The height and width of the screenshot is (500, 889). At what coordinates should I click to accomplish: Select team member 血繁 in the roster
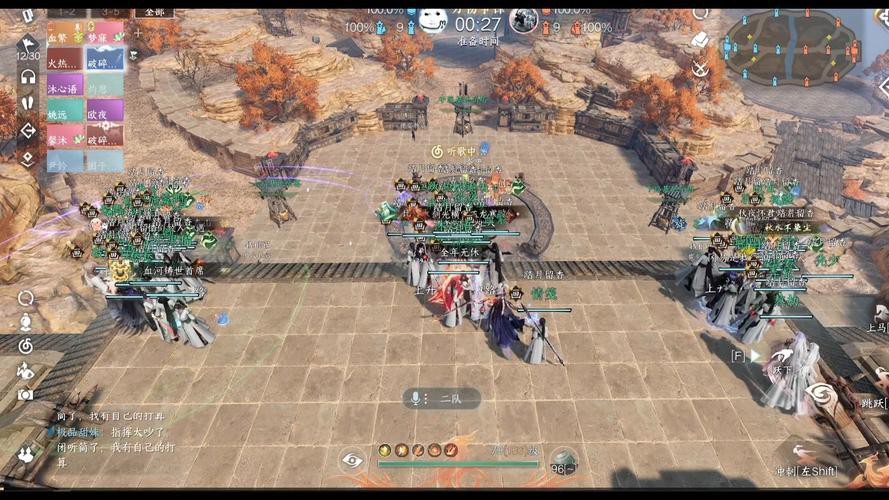point(59,34)
